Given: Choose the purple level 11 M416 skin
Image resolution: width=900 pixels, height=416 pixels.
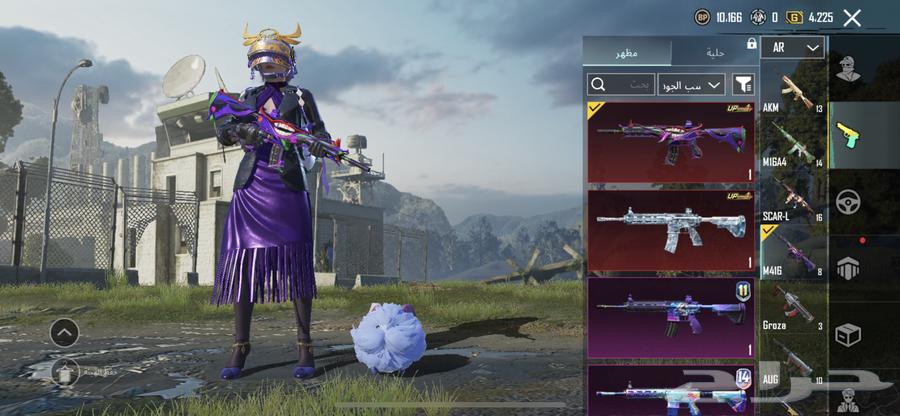Looking at the screenshot, I should click(671, 317).
